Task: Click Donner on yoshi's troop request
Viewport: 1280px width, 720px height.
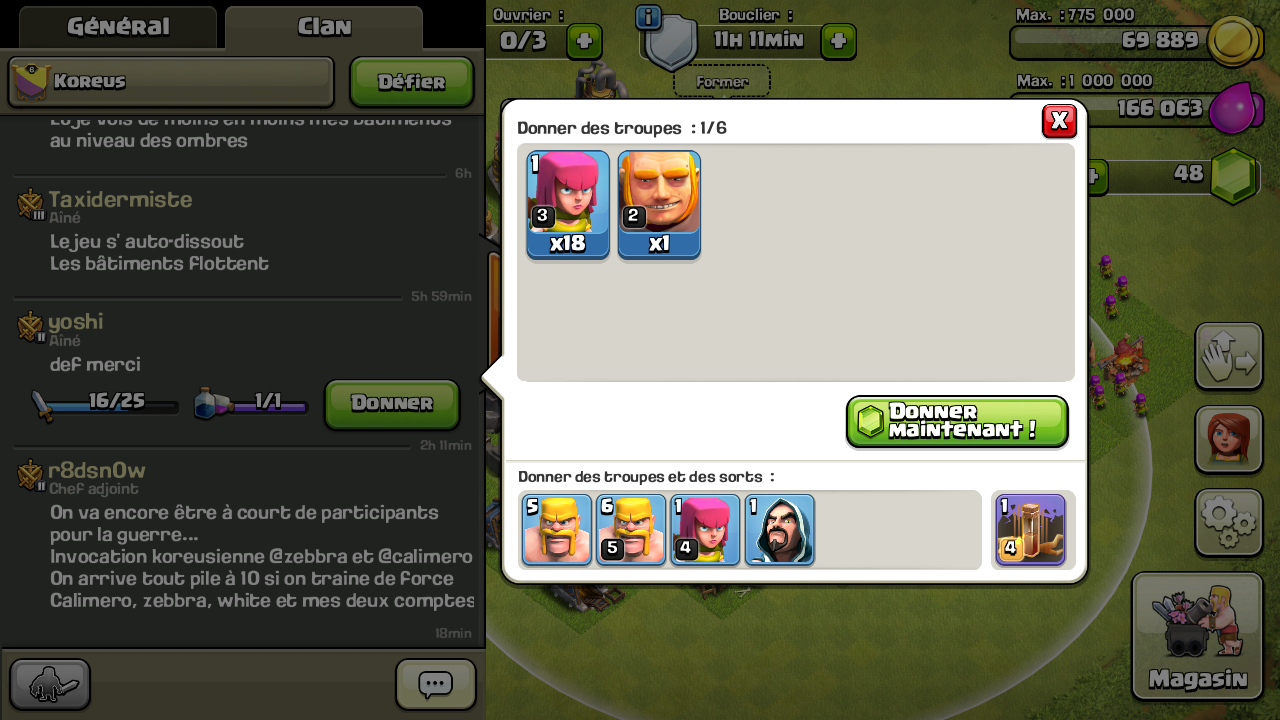Action: pos(392,404)
